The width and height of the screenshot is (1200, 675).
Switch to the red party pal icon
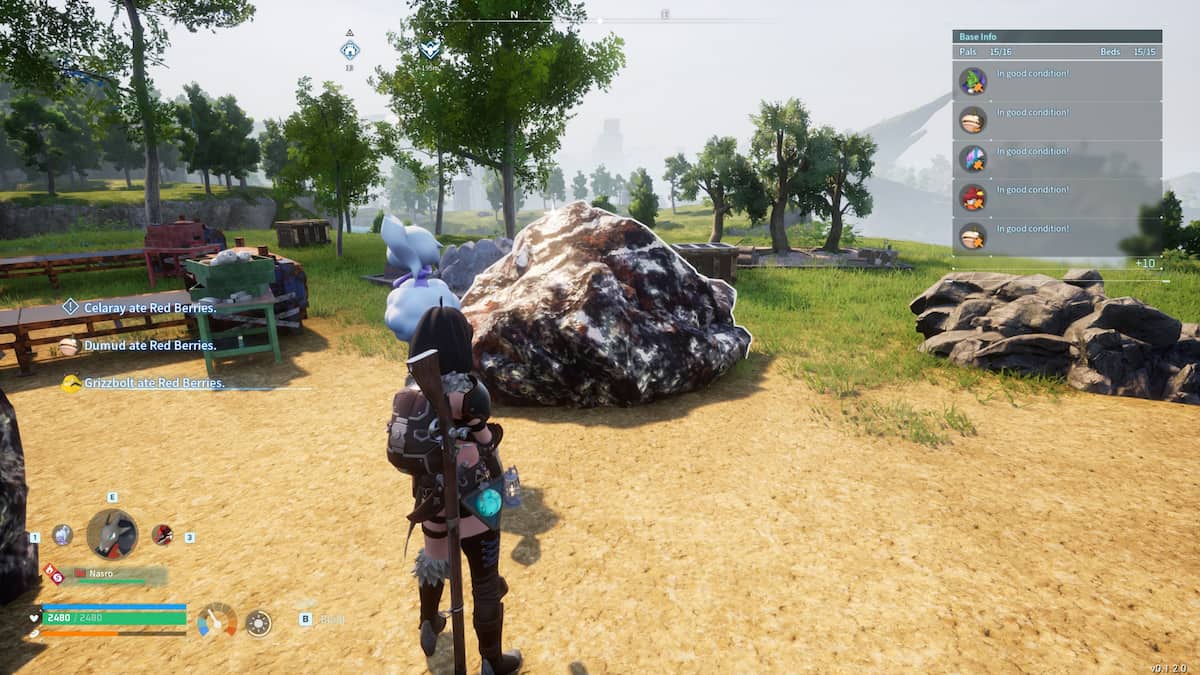(x=162, y=535)
